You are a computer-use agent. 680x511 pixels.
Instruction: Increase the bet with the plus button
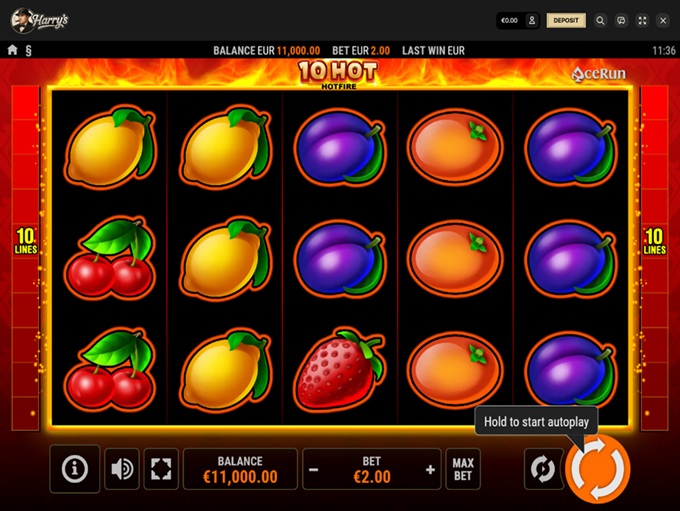431,469
